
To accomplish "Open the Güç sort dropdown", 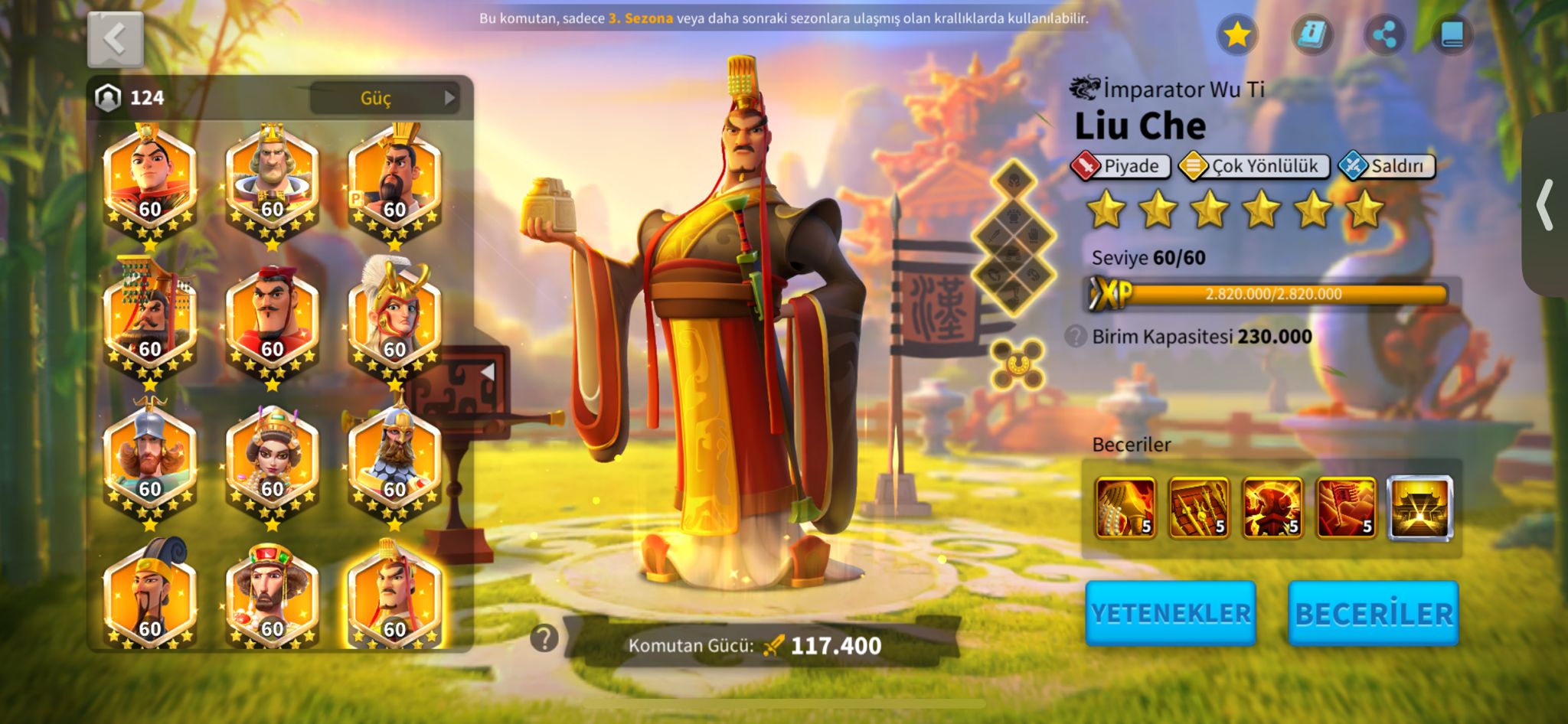I will (385, 98).
